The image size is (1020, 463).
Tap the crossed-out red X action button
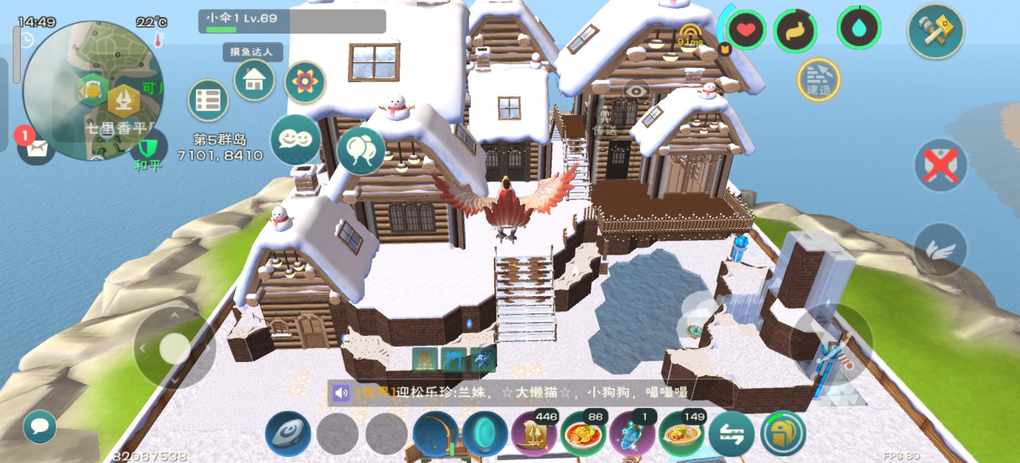click(940, 164)
